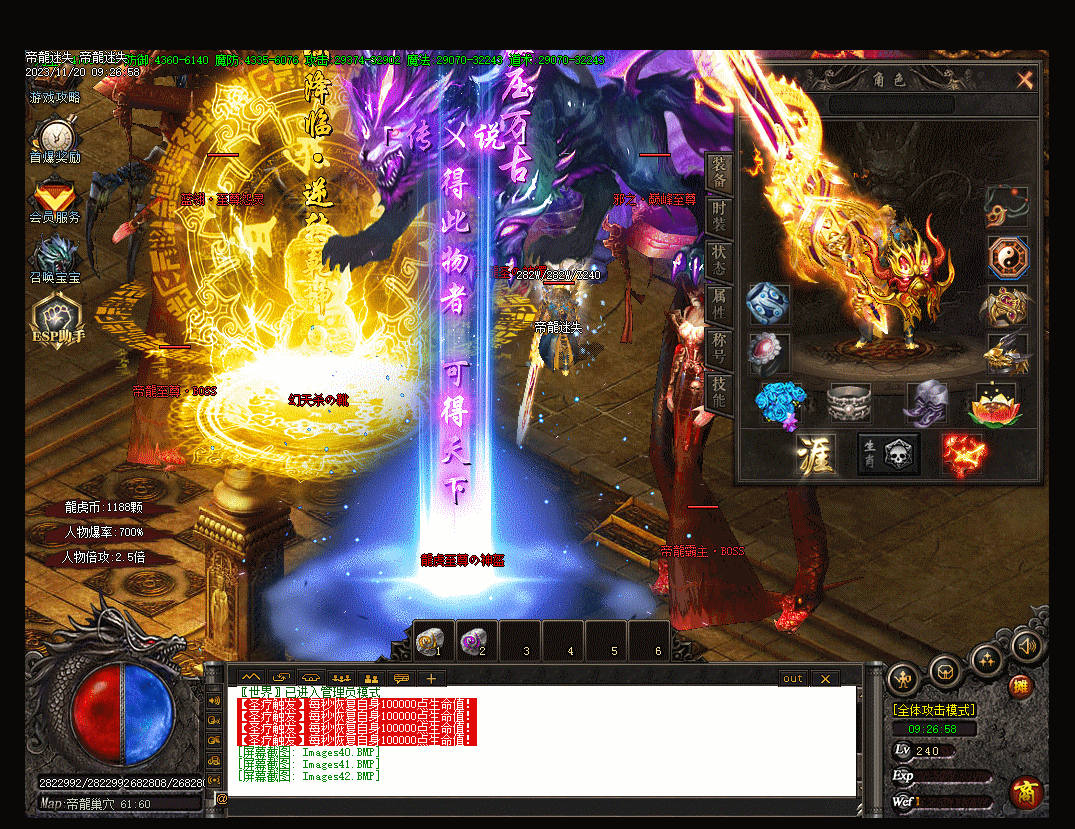The image size is (1075, 829).
Task: Switch to the 装备 equipment tab
Action: tap(720, 173)
